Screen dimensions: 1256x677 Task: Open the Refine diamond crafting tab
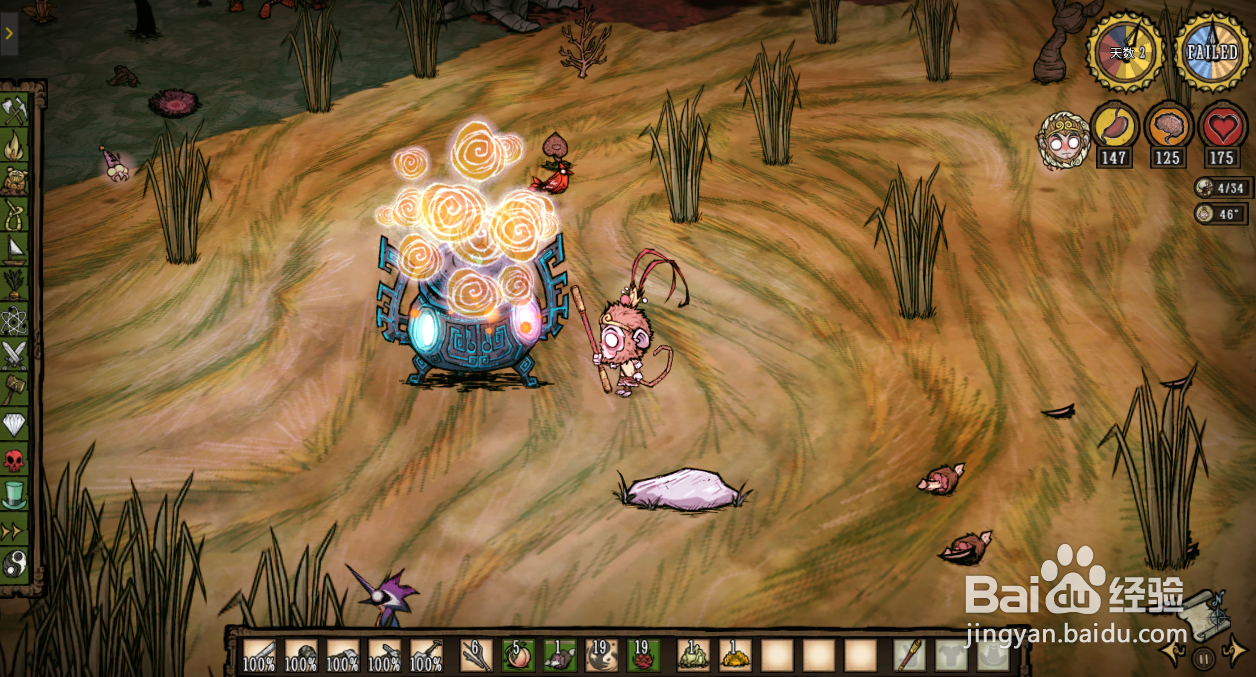(x=15, y=424)
